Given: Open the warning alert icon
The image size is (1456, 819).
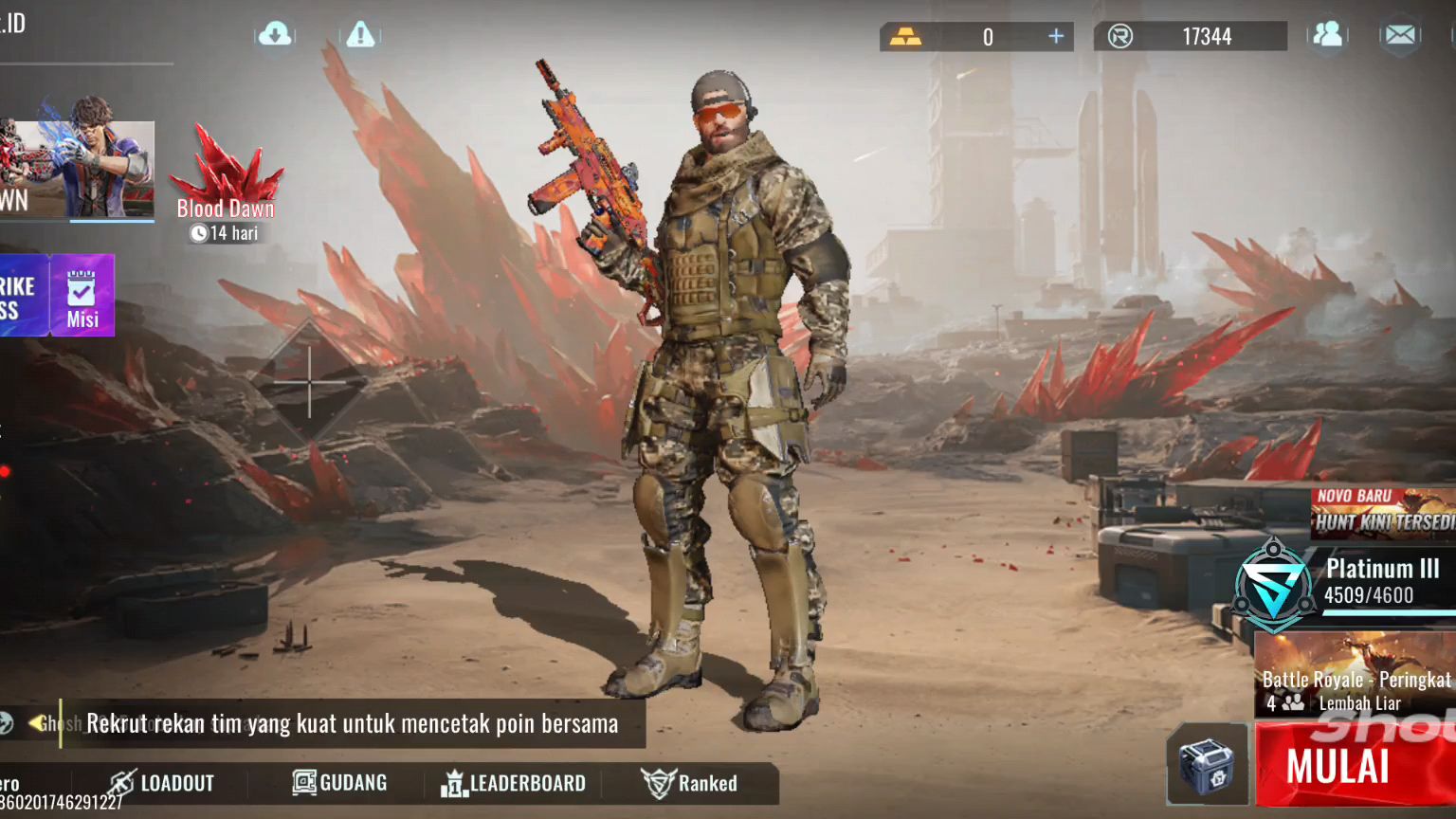Looking at the screenshot, I should point(360,36).
